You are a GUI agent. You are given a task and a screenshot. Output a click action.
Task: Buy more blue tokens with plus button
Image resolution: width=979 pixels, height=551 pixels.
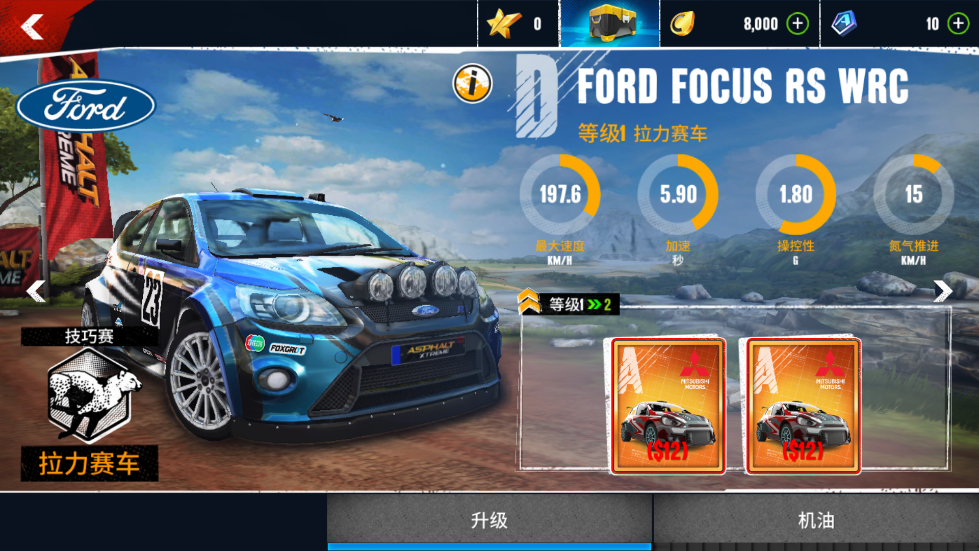[x=958, y=24]
